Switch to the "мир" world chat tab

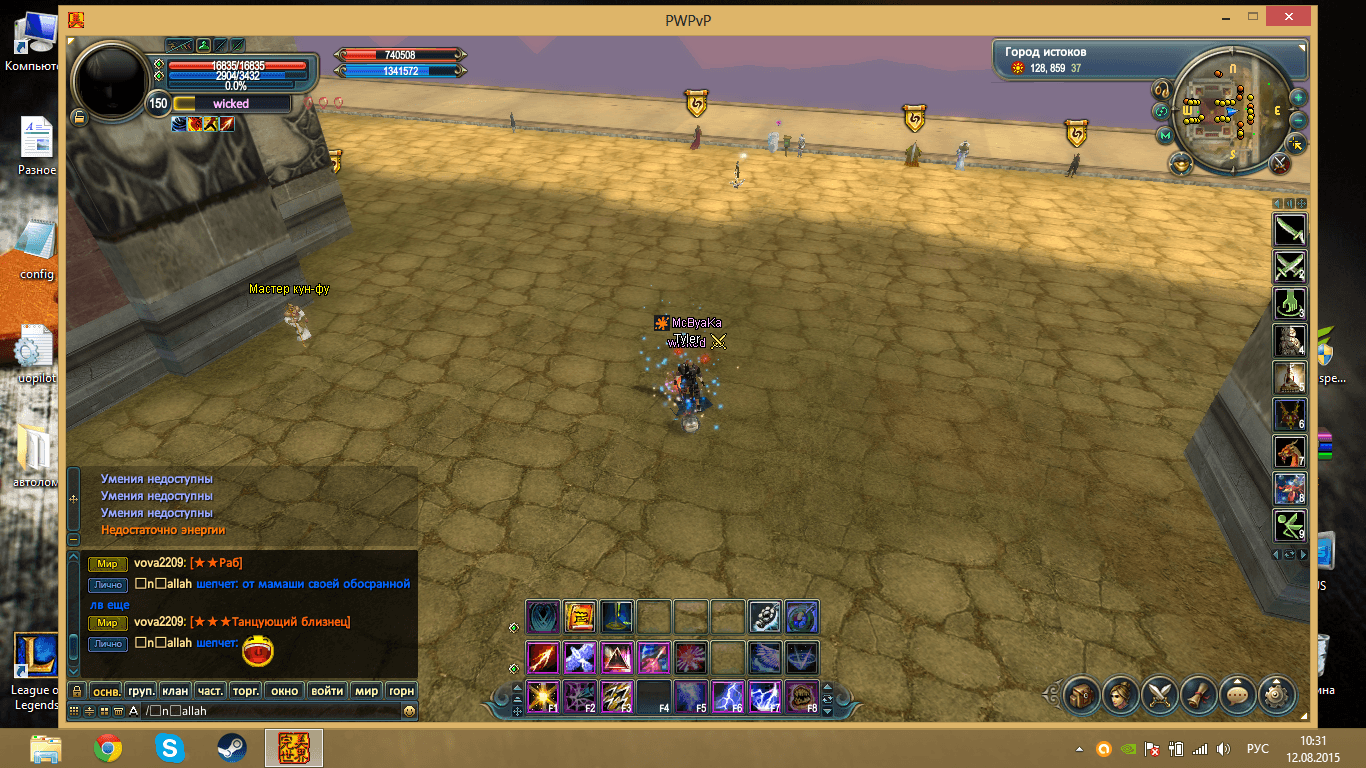(367, 690)
